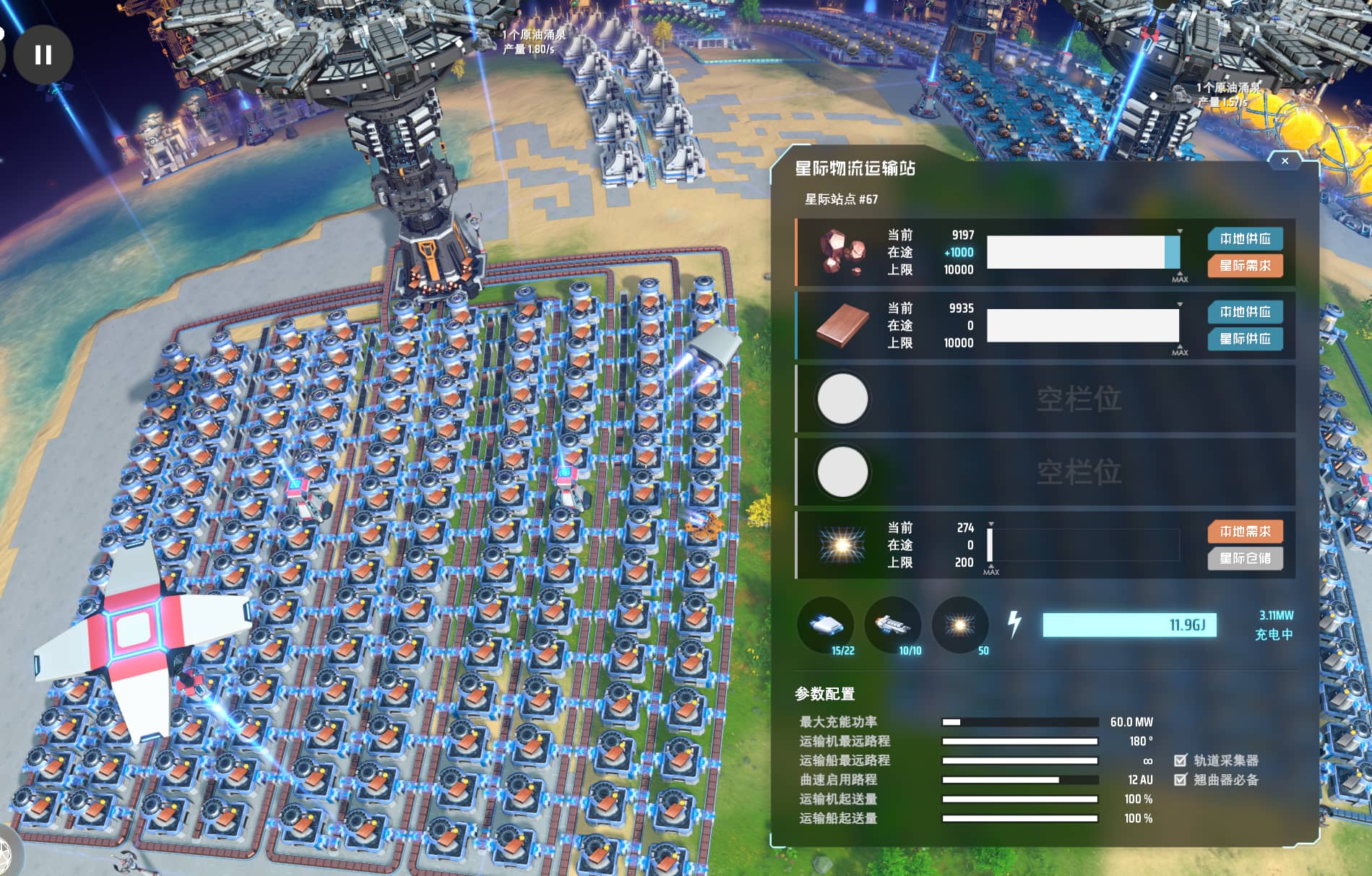Click the triangle marker above the copper ore bar
Image resolution: width=1372 pixels, height=876 pixels.
pos(1179,231)
